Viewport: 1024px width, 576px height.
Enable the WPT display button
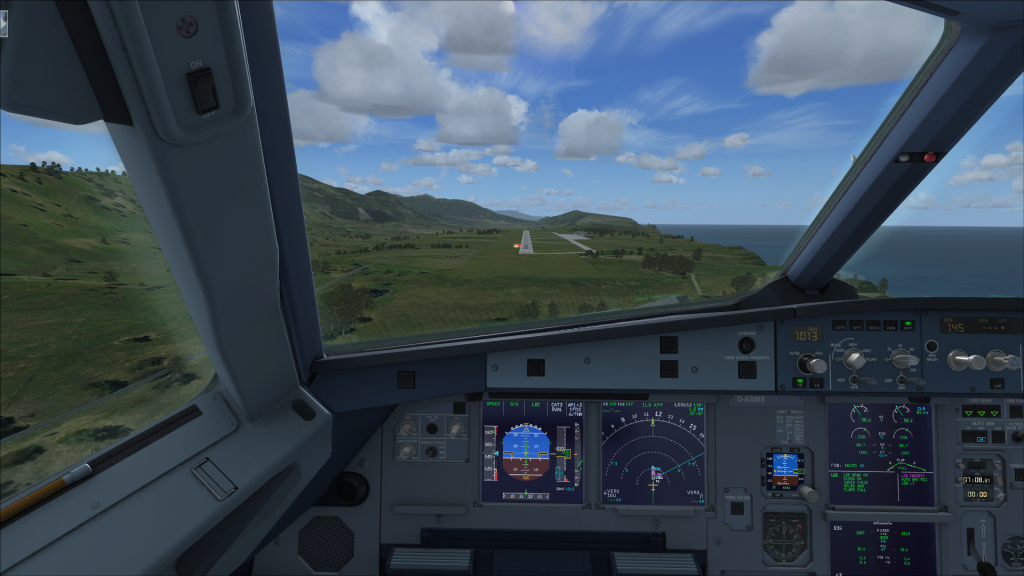coord(857,325)
